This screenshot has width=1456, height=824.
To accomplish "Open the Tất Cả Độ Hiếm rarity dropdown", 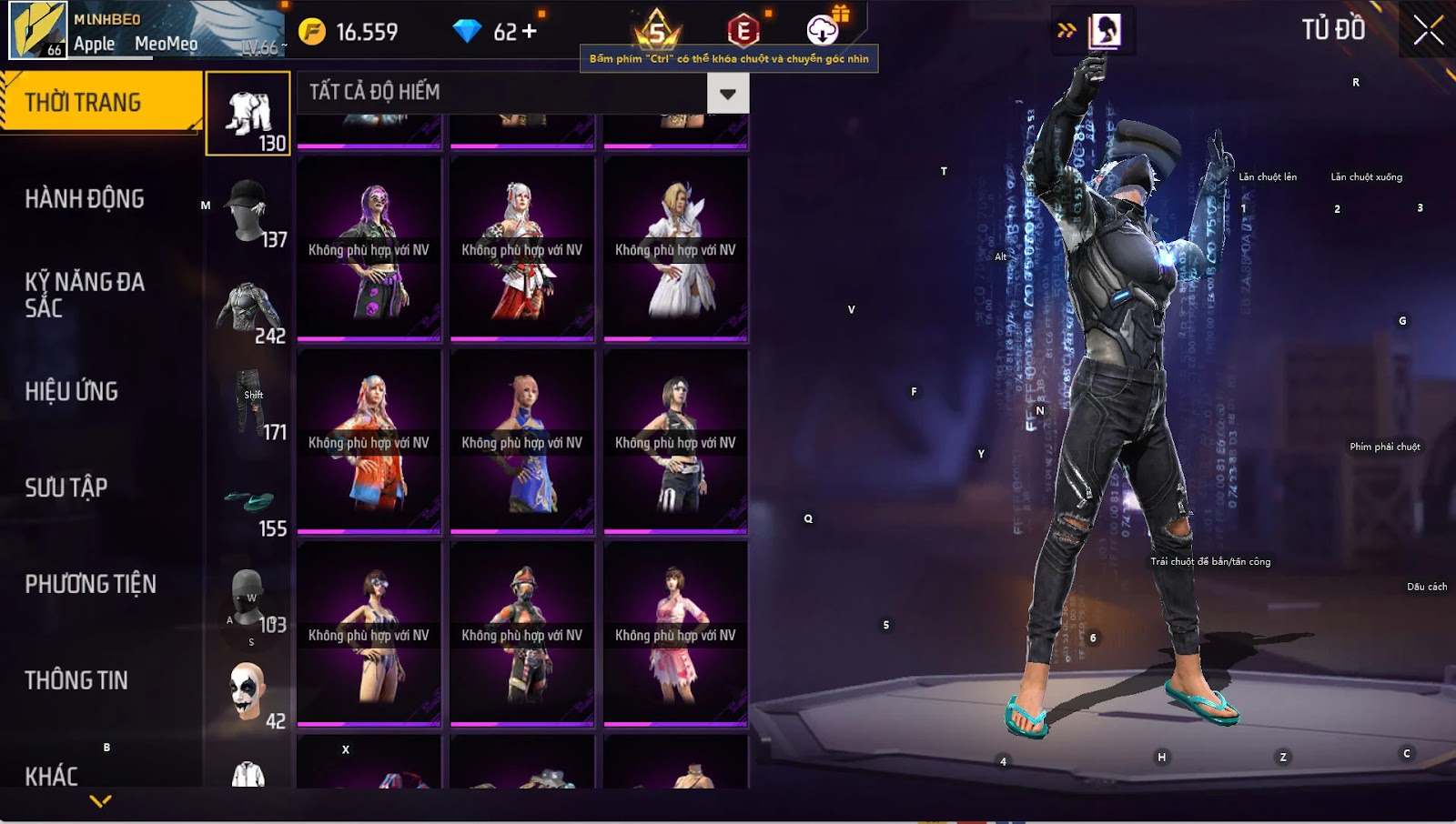I will point(727,93).
